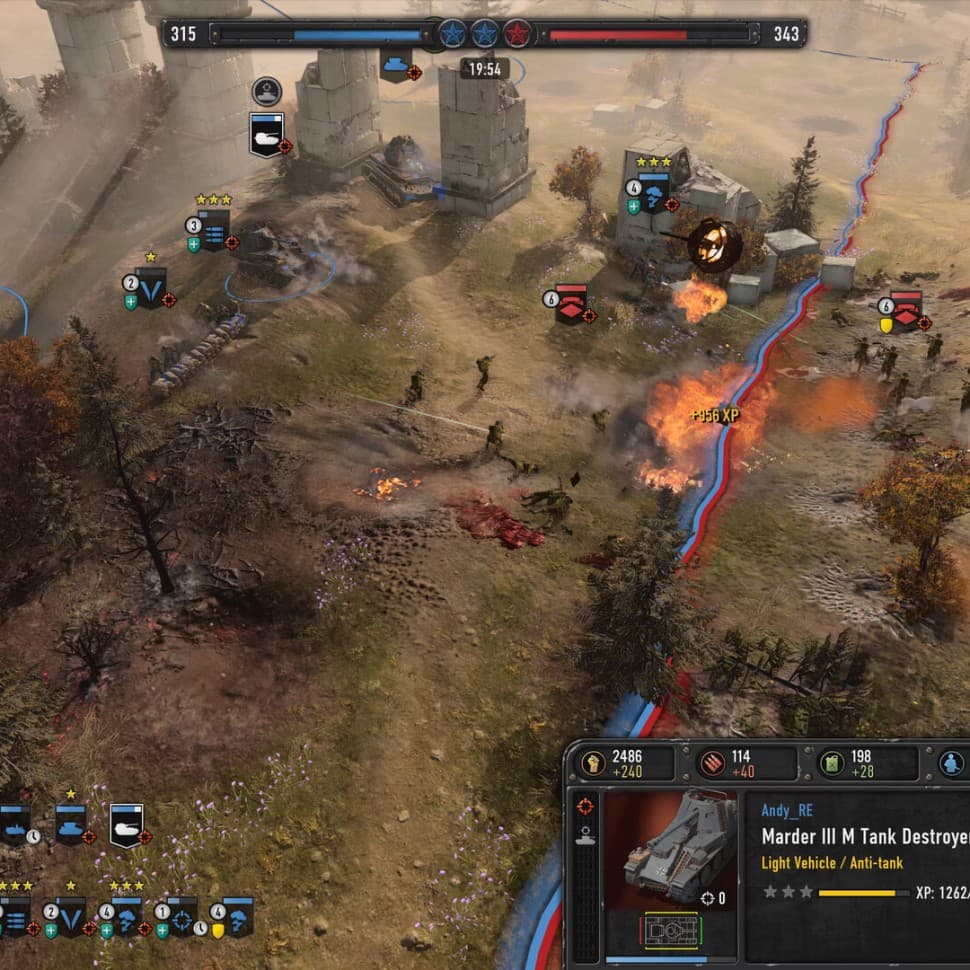The height and width of the screenshot is (970, 970).
Task: Choose the crosshair-symbol squad card numbered 1
Action: point(181,917)
